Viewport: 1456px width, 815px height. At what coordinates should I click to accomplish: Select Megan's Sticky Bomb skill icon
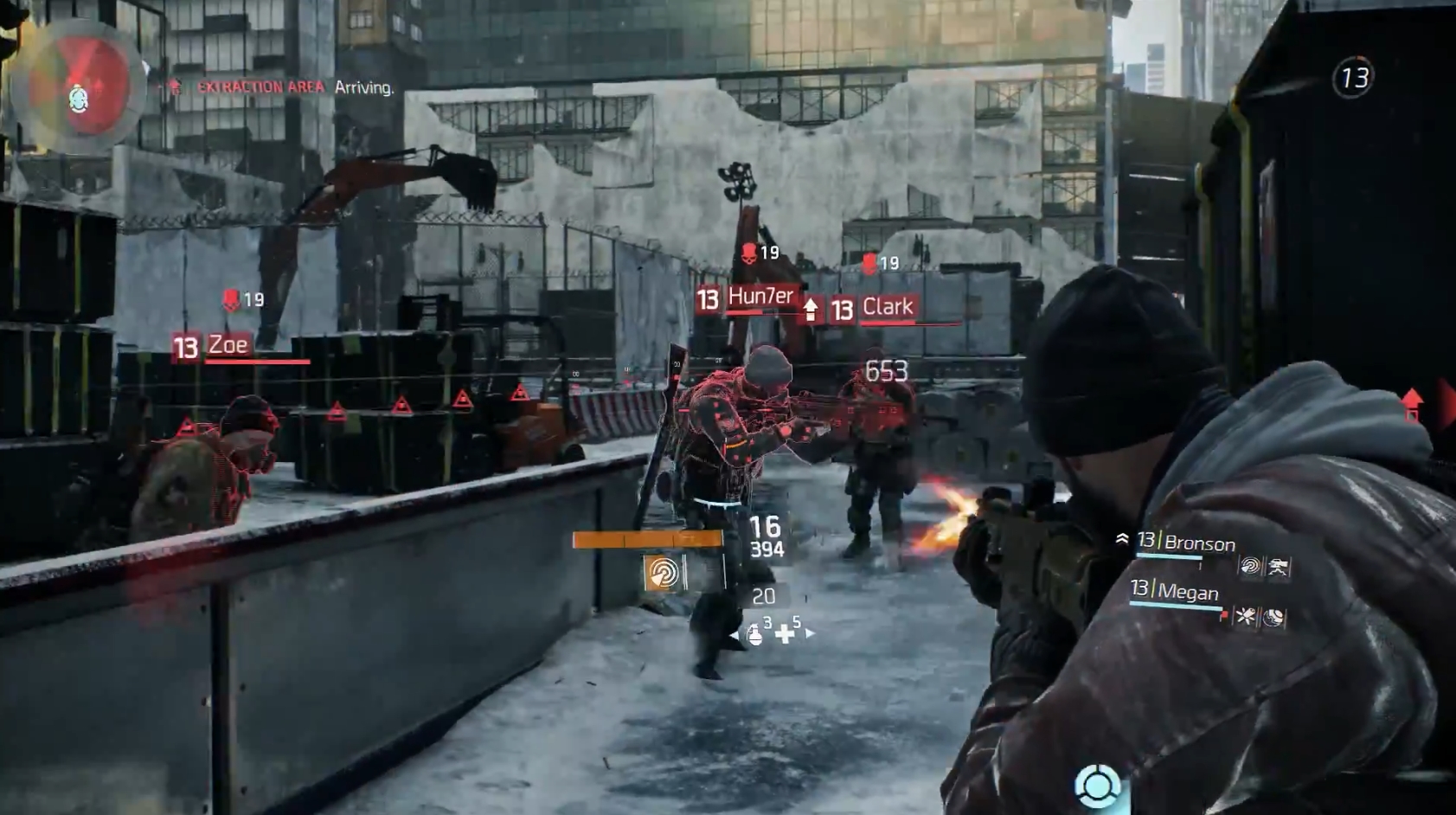[x=1247, y=616]
